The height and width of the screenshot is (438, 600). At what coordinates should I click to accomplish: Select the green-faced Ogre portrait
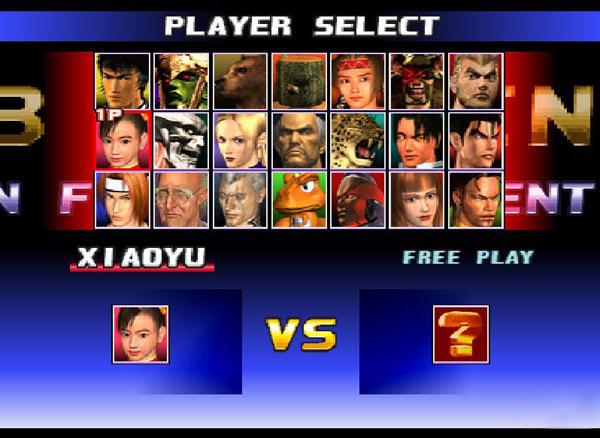point(181,81)
